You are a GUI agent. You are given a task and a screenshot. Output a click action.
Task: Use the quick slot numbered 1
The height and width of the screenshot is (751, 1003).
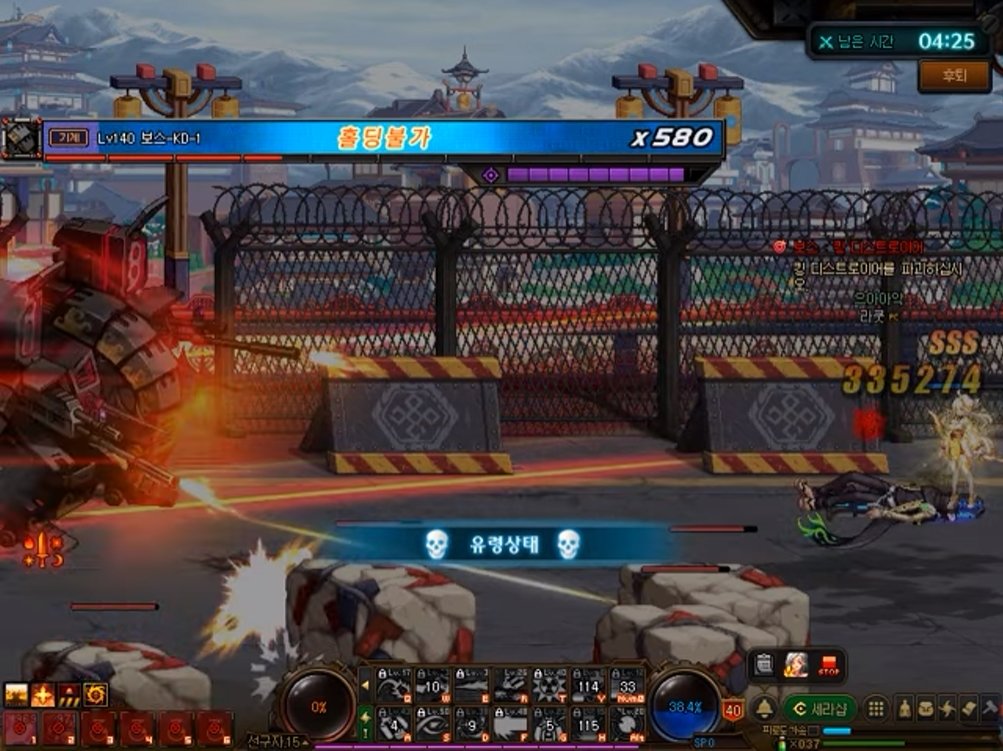[x=18, y=727]
